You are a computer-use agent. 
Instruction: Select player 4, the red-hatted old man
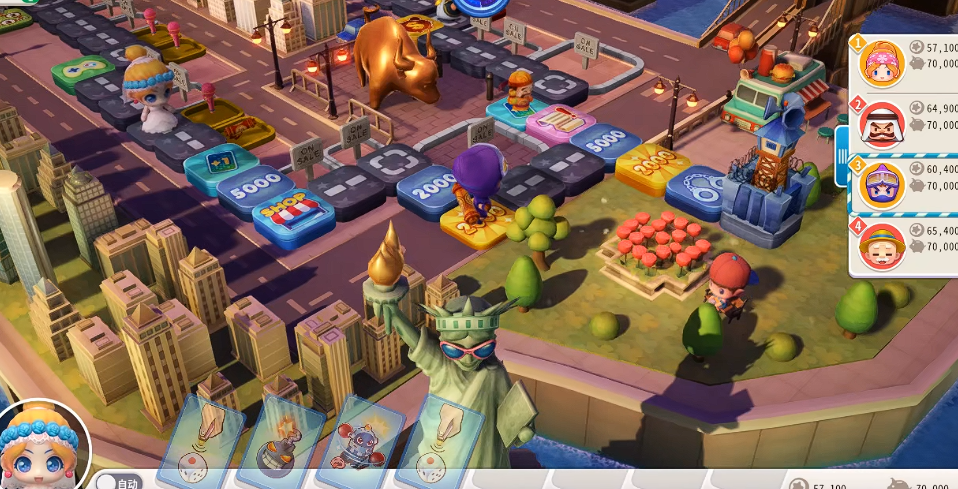(x=882, y=244)
